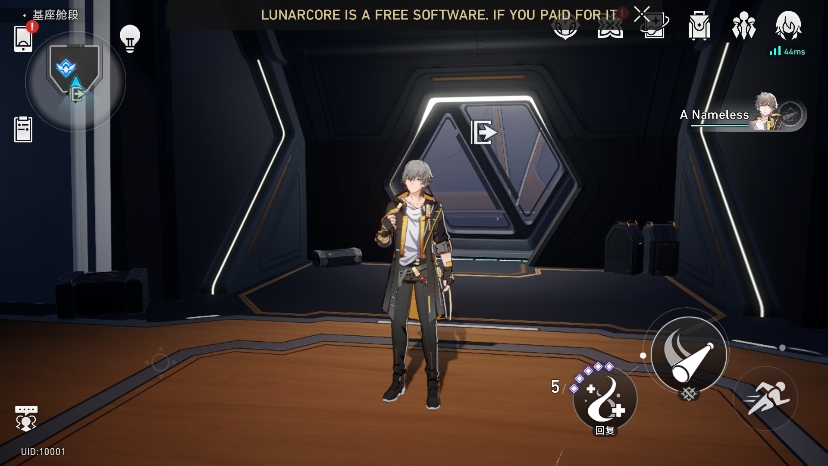The image size is (828, 466).
Task: Activate the recovery technique skill
Action: [x=605, y=398]
